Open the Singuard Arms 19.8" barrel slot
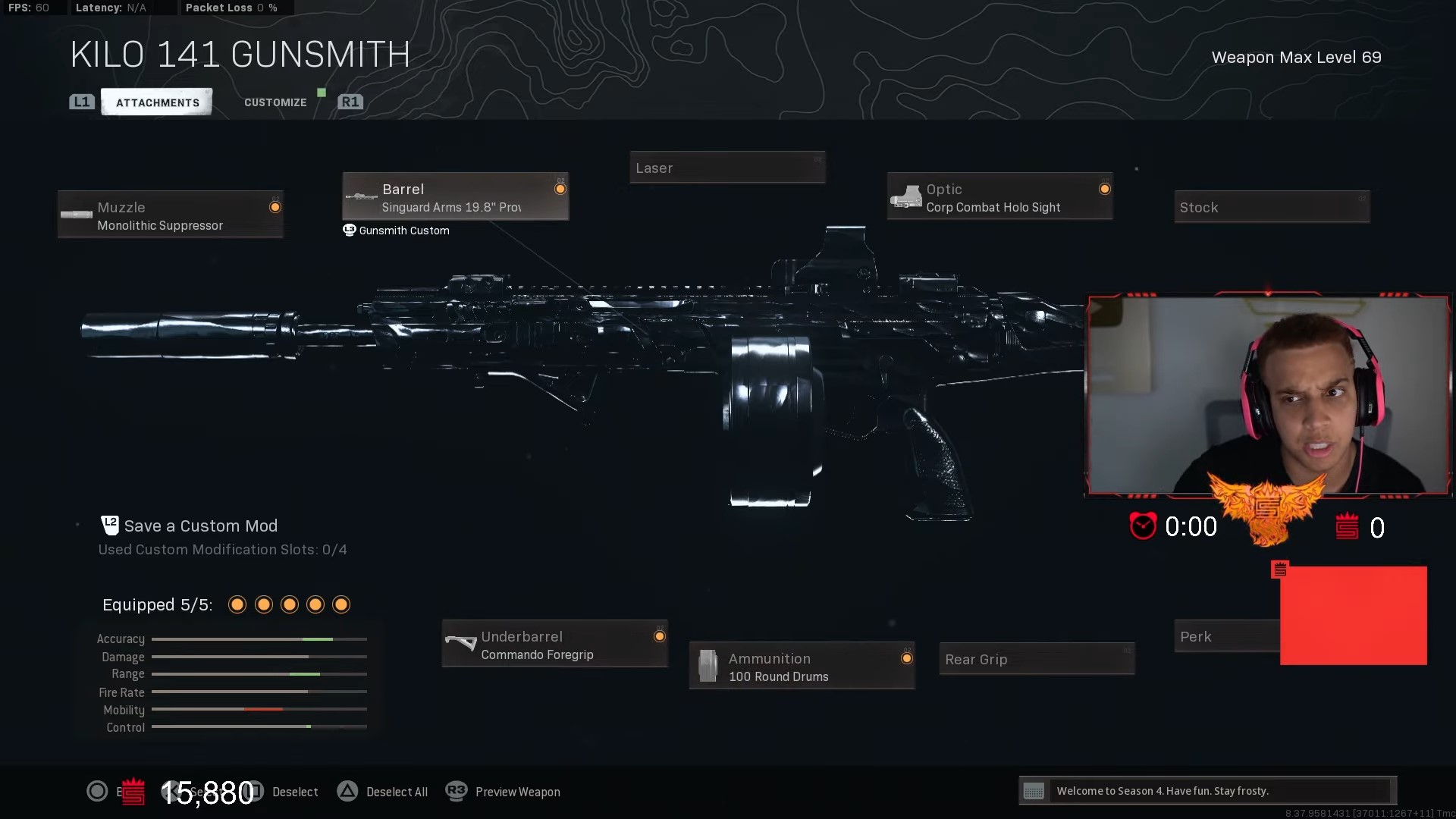 (455, 196)
